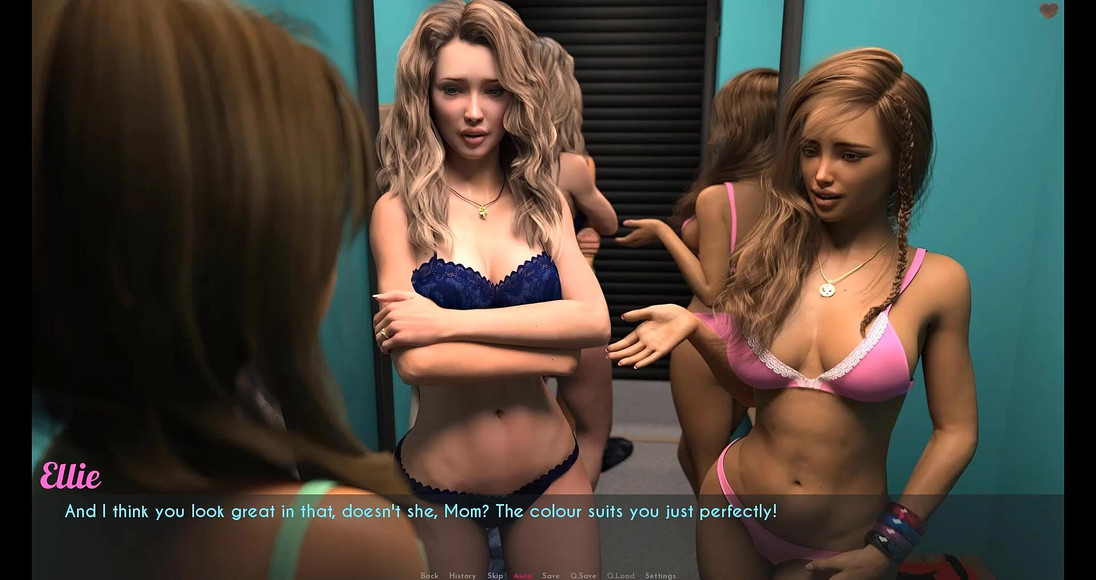Click the heart icon in the corner
The width and height of the screenshot is (1096, 580).
coord(1048,11)
